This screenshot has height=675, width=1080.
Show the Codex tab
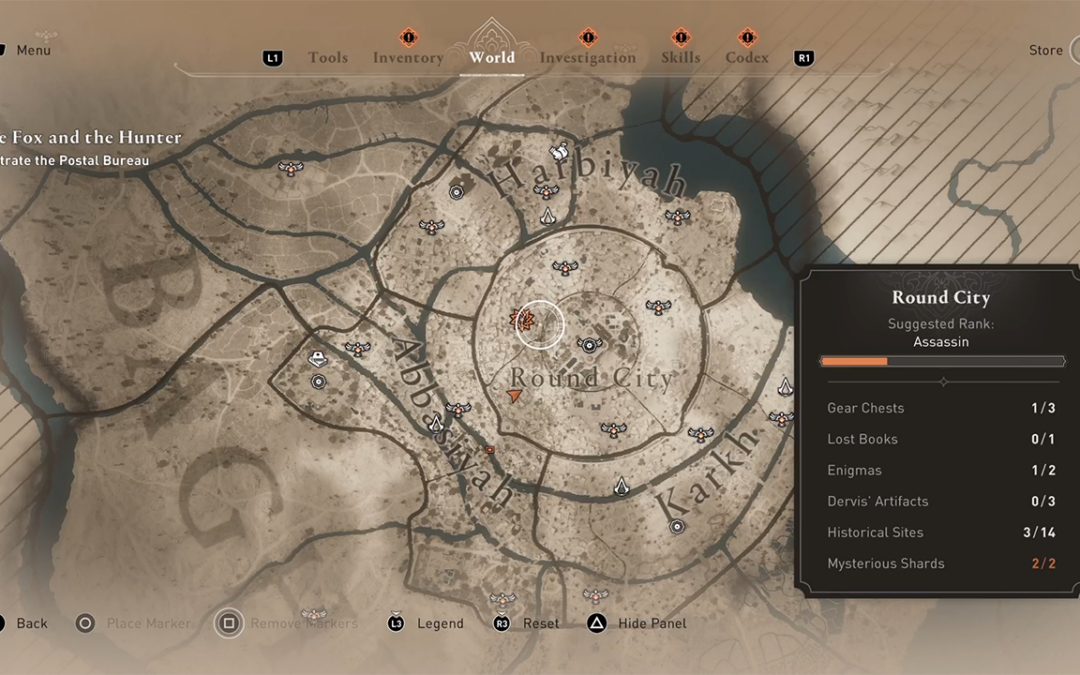(747, 58)
